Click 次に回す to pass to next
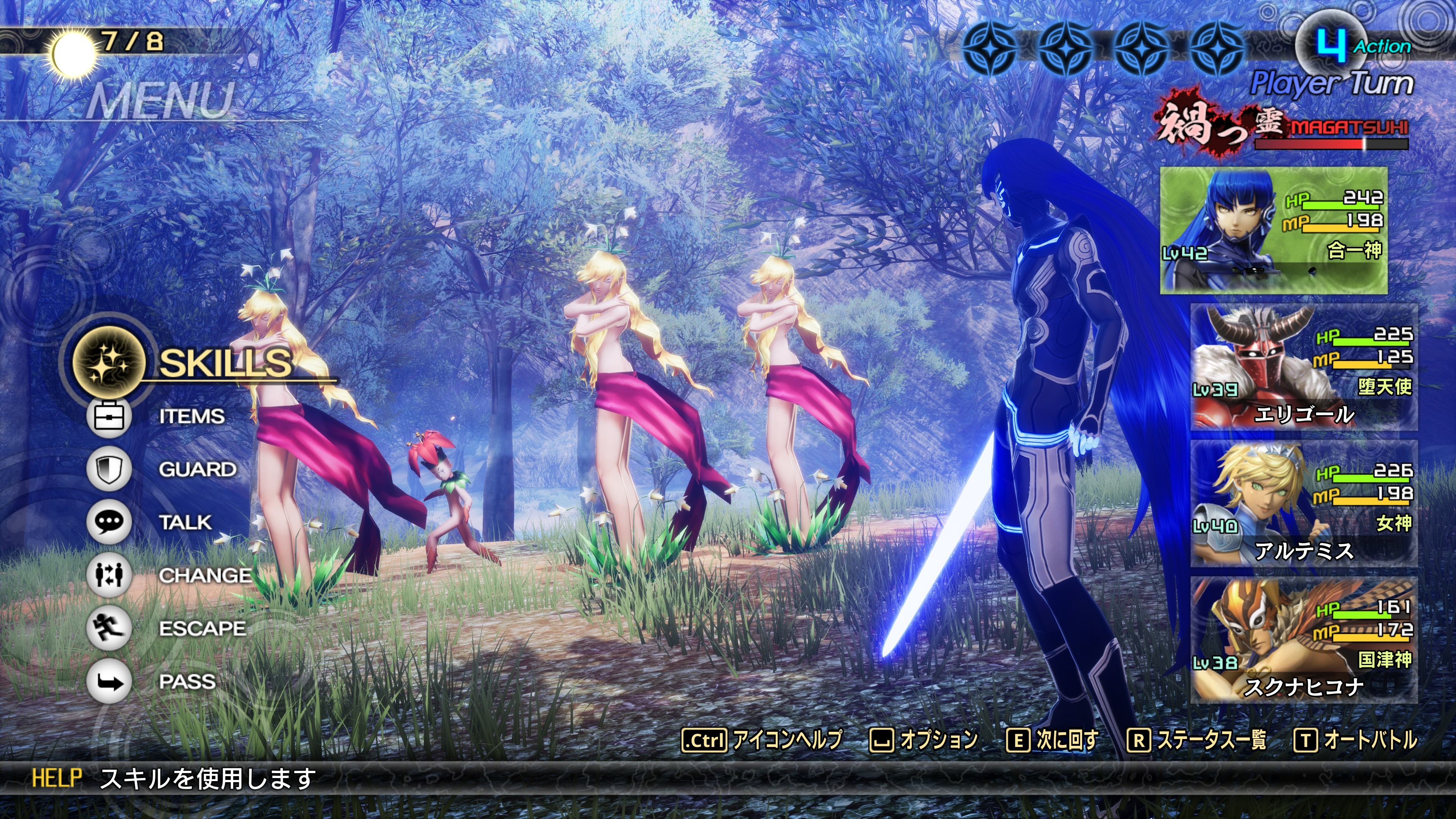Viewport: 1456px width, 819px height. pyautogui.click(x=1052, y=740)
